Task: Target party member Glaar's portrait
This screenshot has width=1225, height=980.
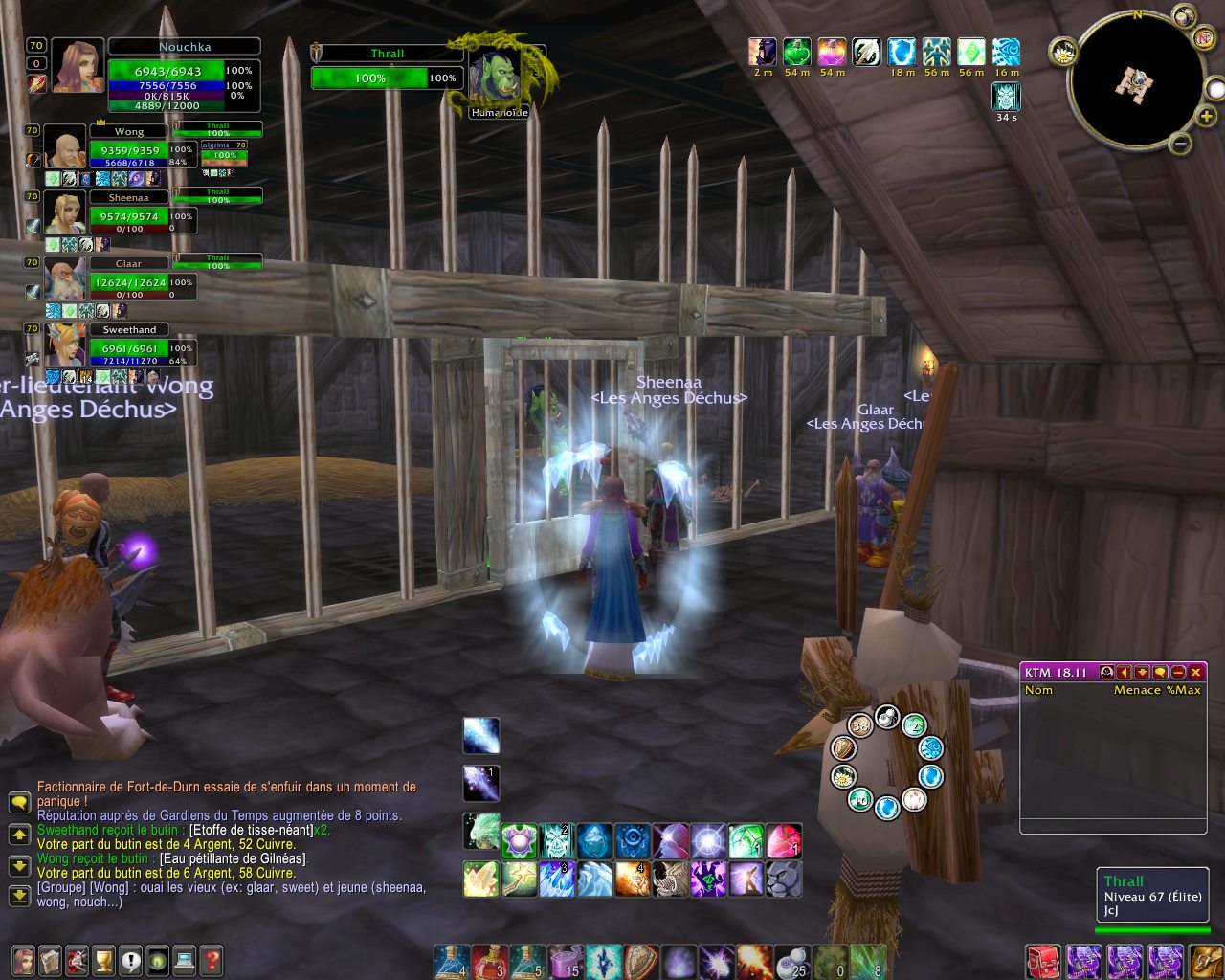Action: pos(65,279)
